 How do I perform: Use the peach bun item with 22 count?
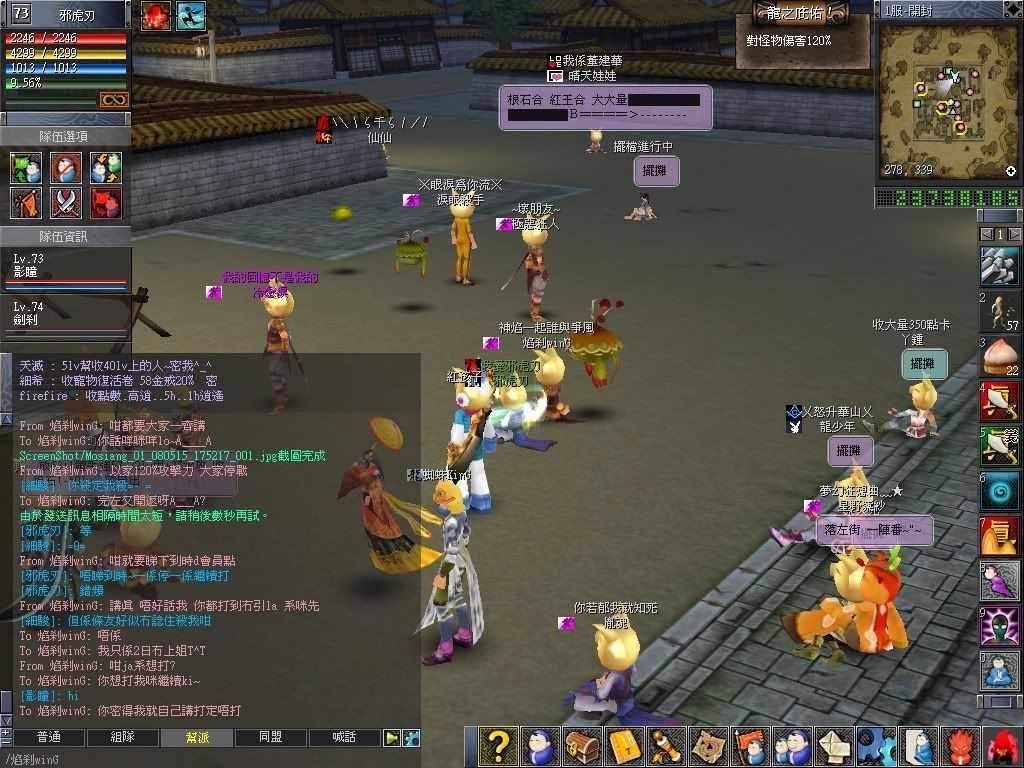point(1000,354)
